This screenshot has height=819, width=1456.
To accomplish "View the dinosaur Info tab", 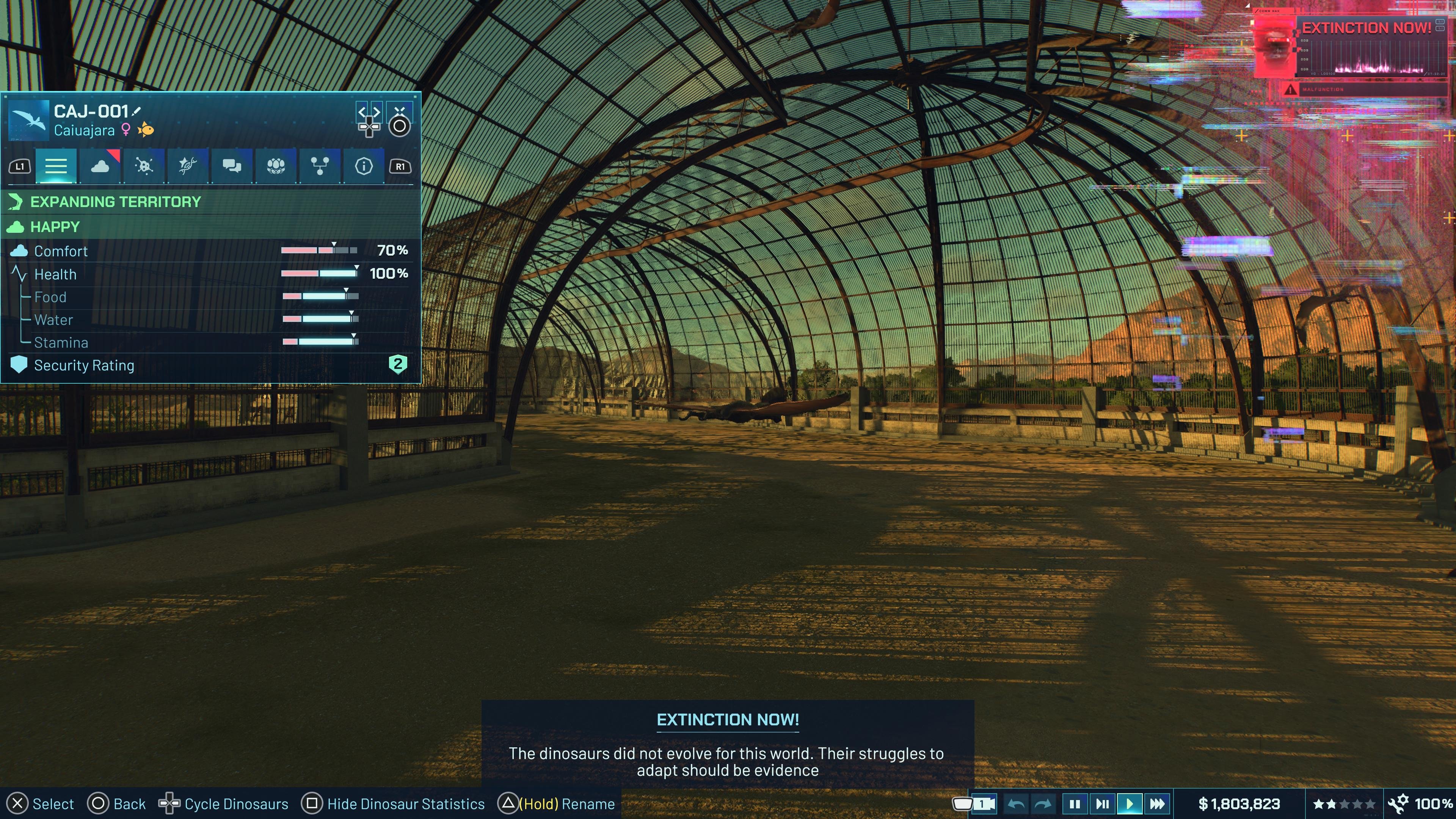I will (364, 166).
